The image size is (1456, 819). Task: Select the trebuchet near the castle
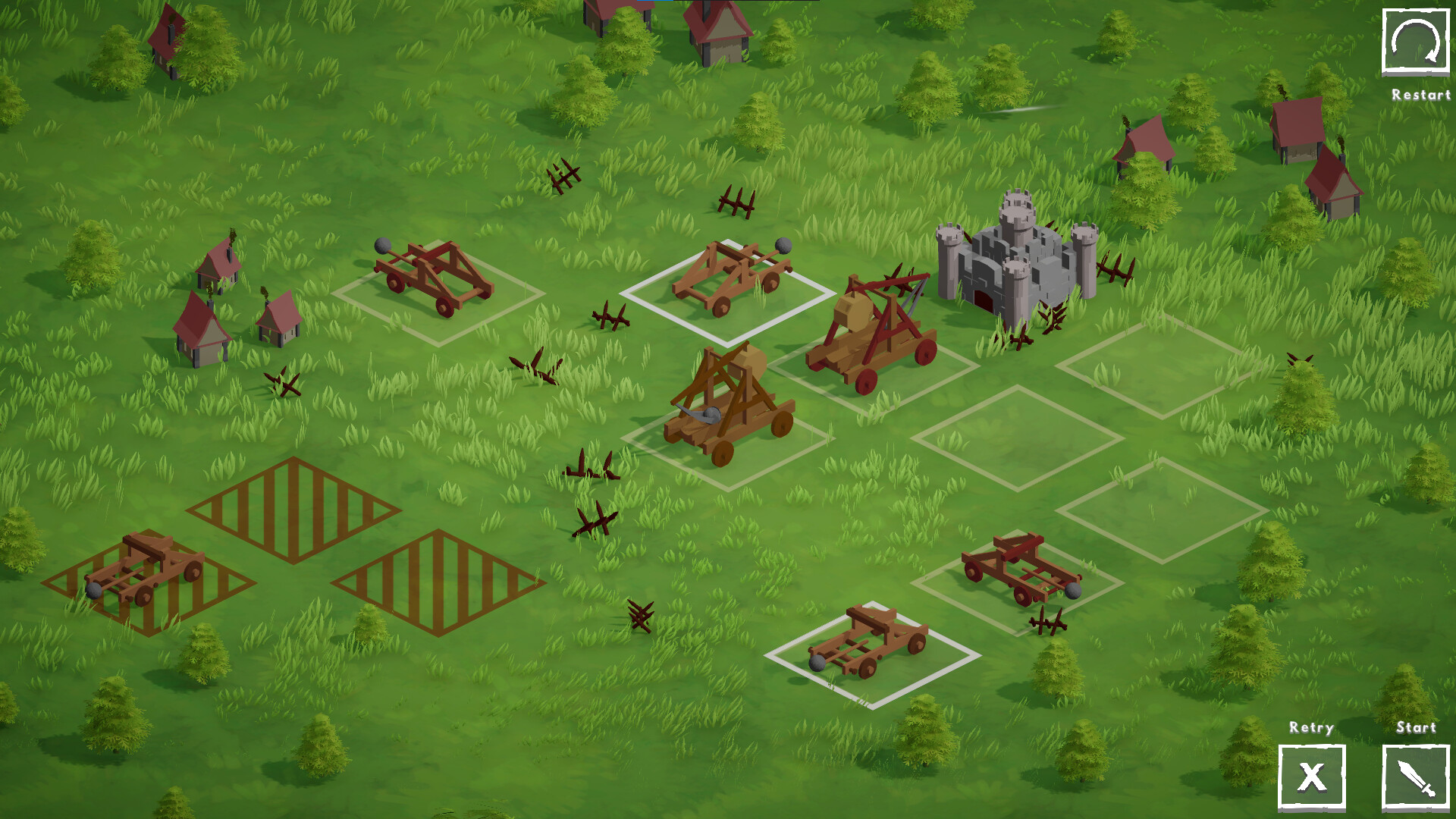coord(872,326)
